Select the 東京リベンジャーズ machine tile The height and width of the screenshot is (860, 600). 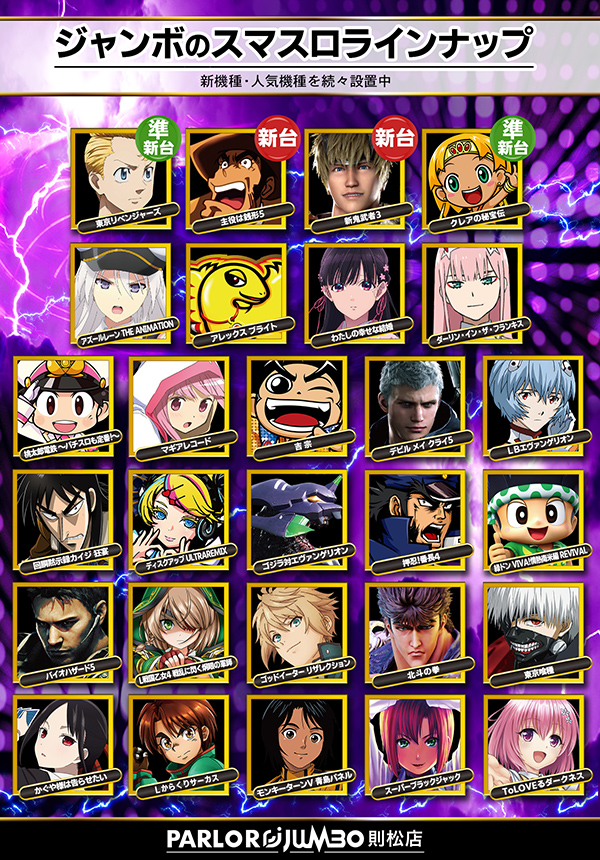[x=120, y=177]
